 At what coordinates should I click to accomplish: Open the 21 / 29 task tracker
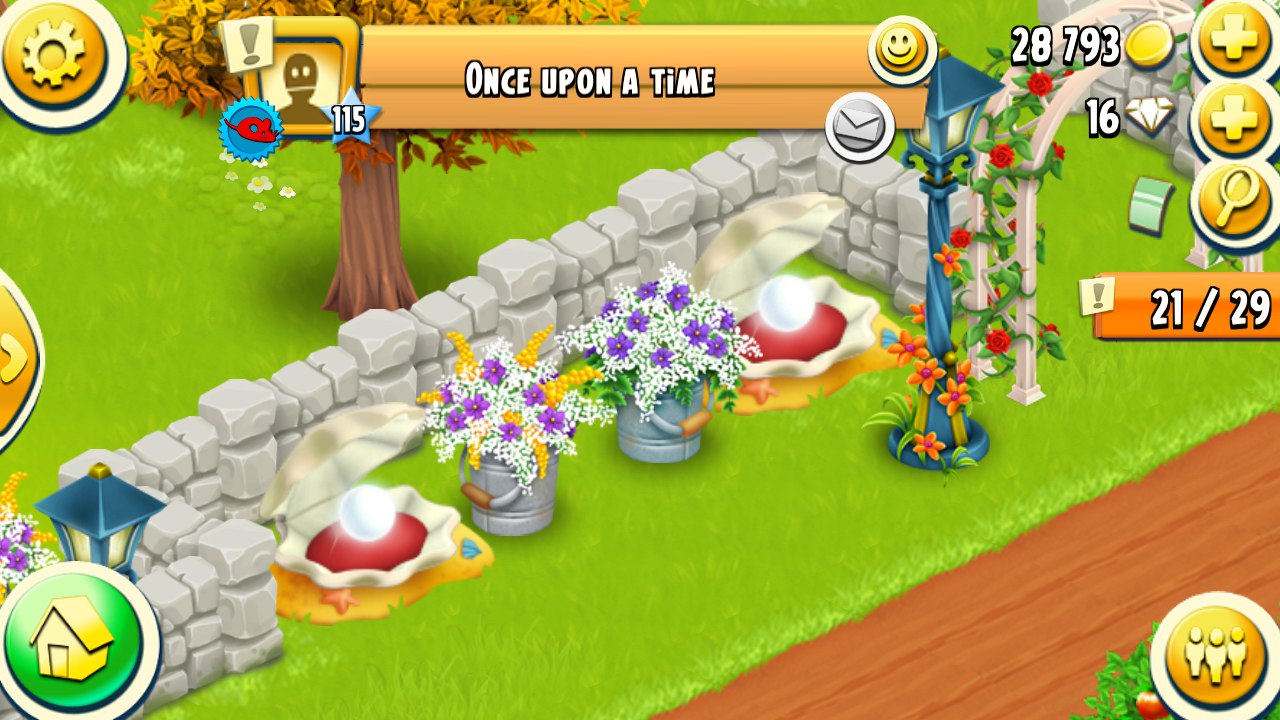1190,308
